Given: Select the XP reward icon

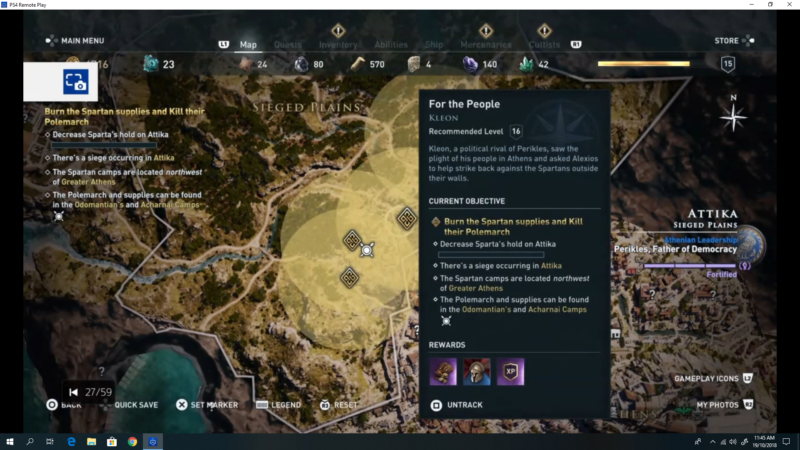Looking at the screenshot, I should [511, 371].
